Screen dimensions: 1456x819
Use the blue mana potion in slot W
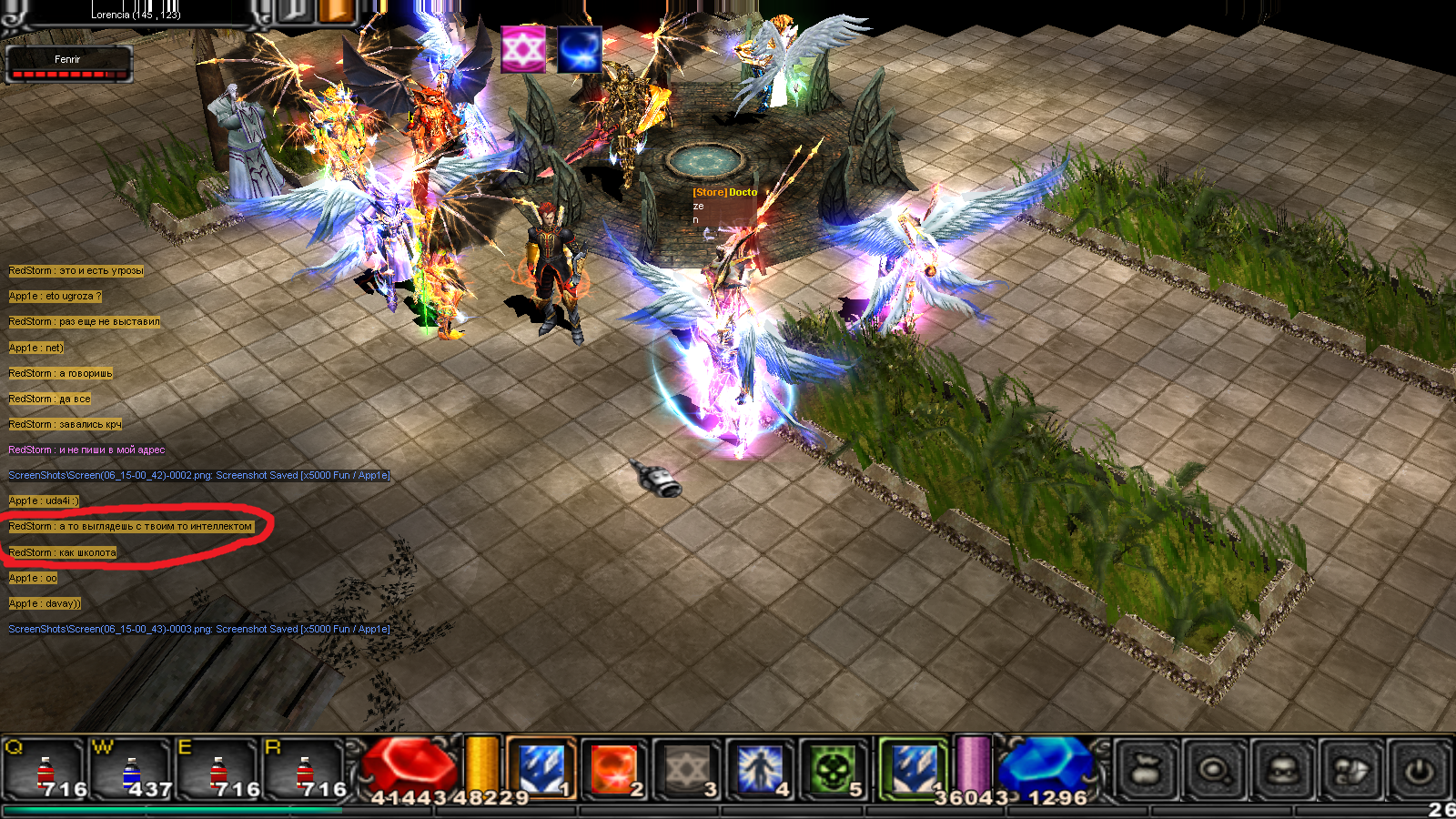(132, 770)
